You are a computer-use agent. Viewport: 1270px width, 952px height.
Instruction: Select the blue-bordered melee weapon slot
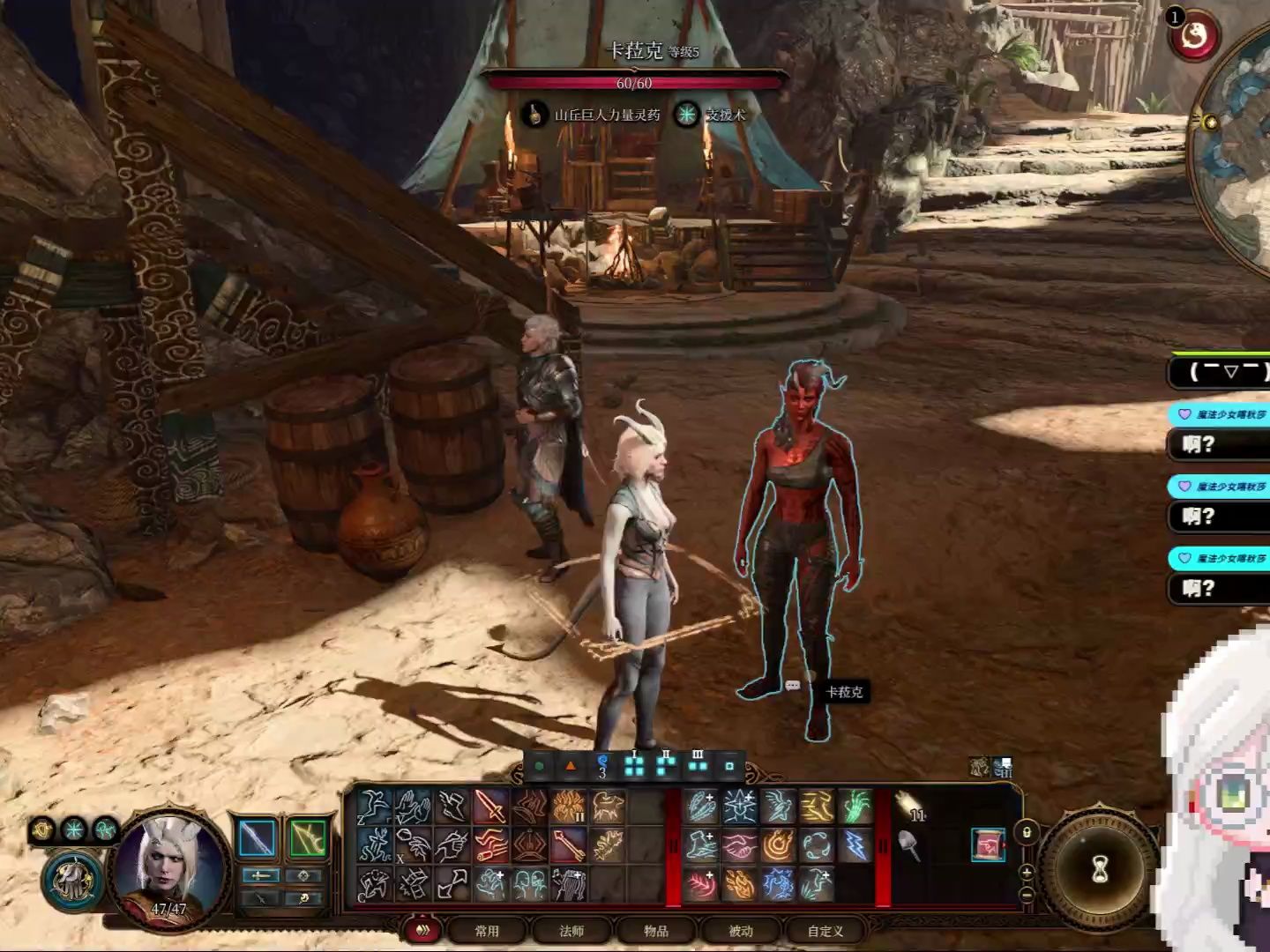tap(258, 838)
